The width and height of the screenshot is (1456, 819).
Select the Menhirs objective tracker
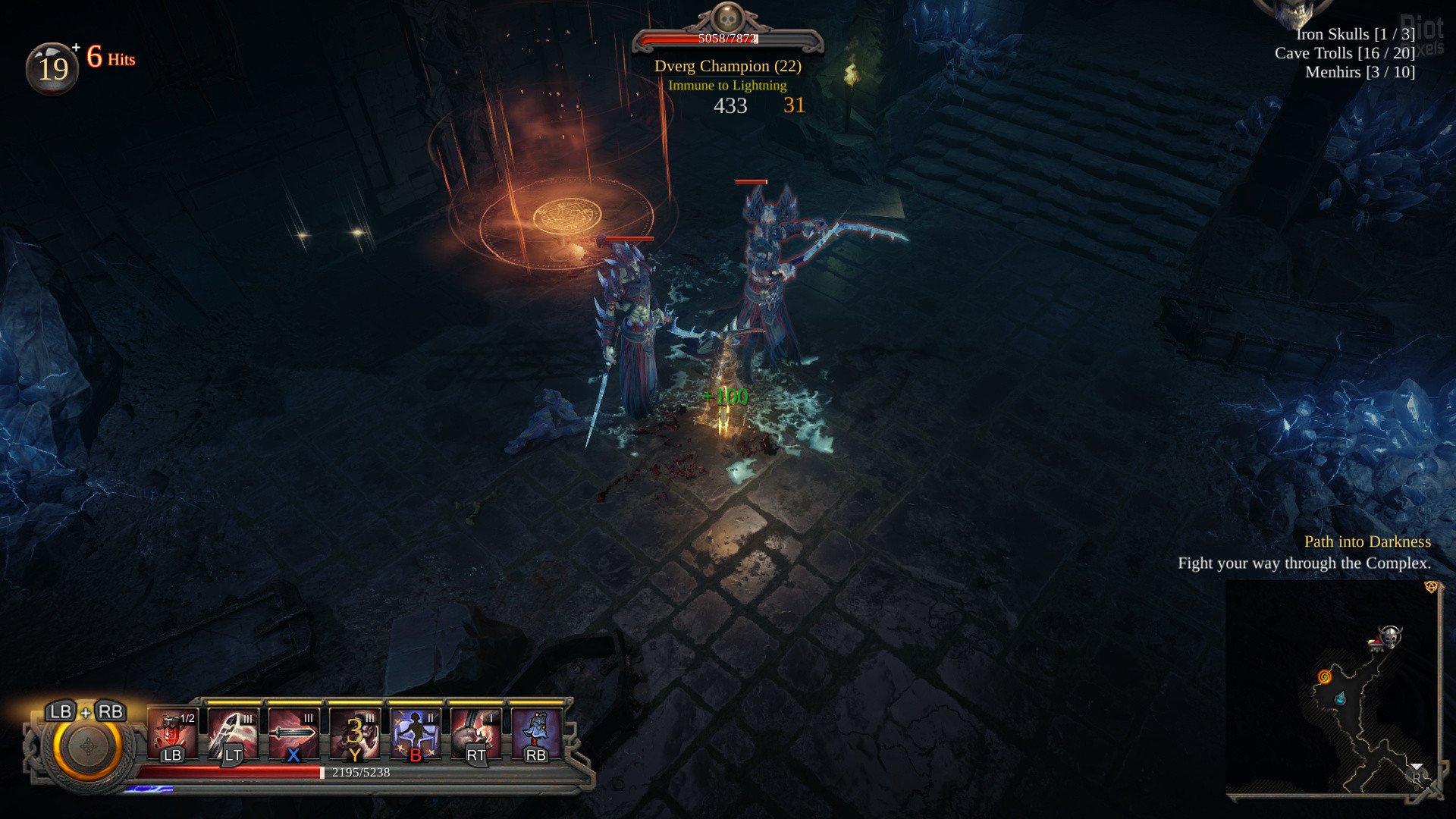tap(1360, 72)
